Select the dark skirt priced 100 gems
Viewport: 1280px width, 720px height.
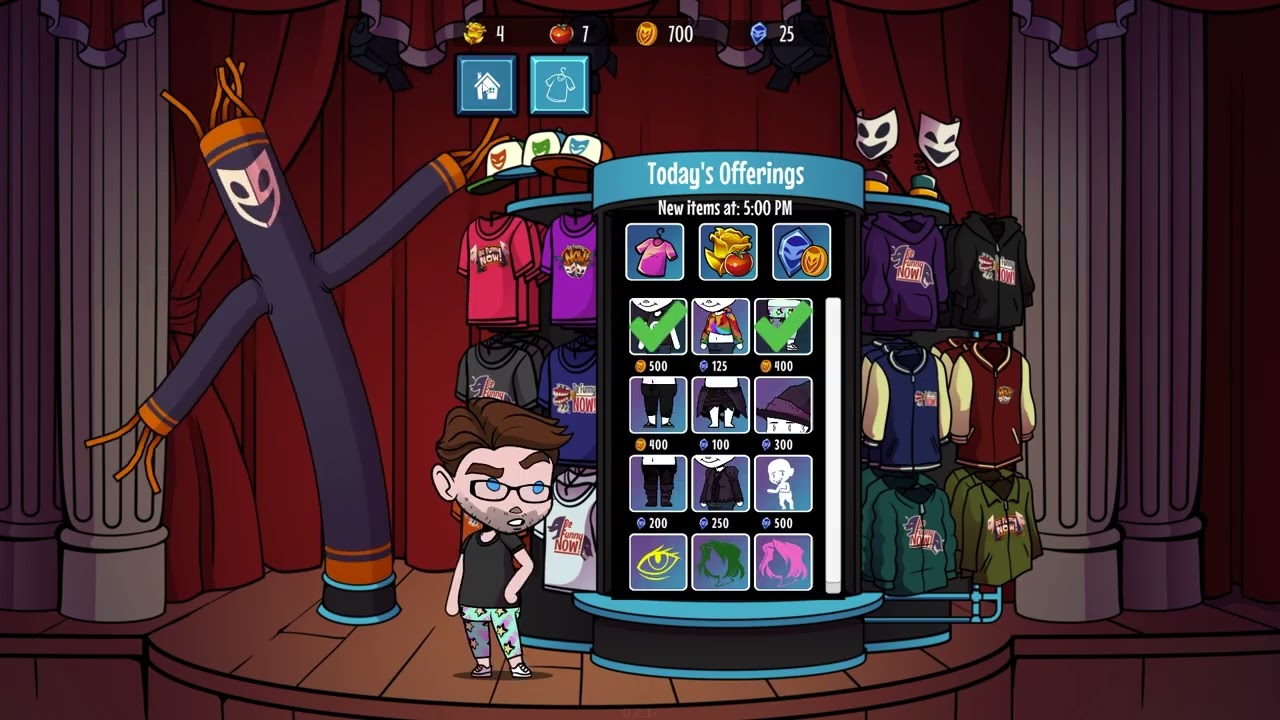point(721,404)
